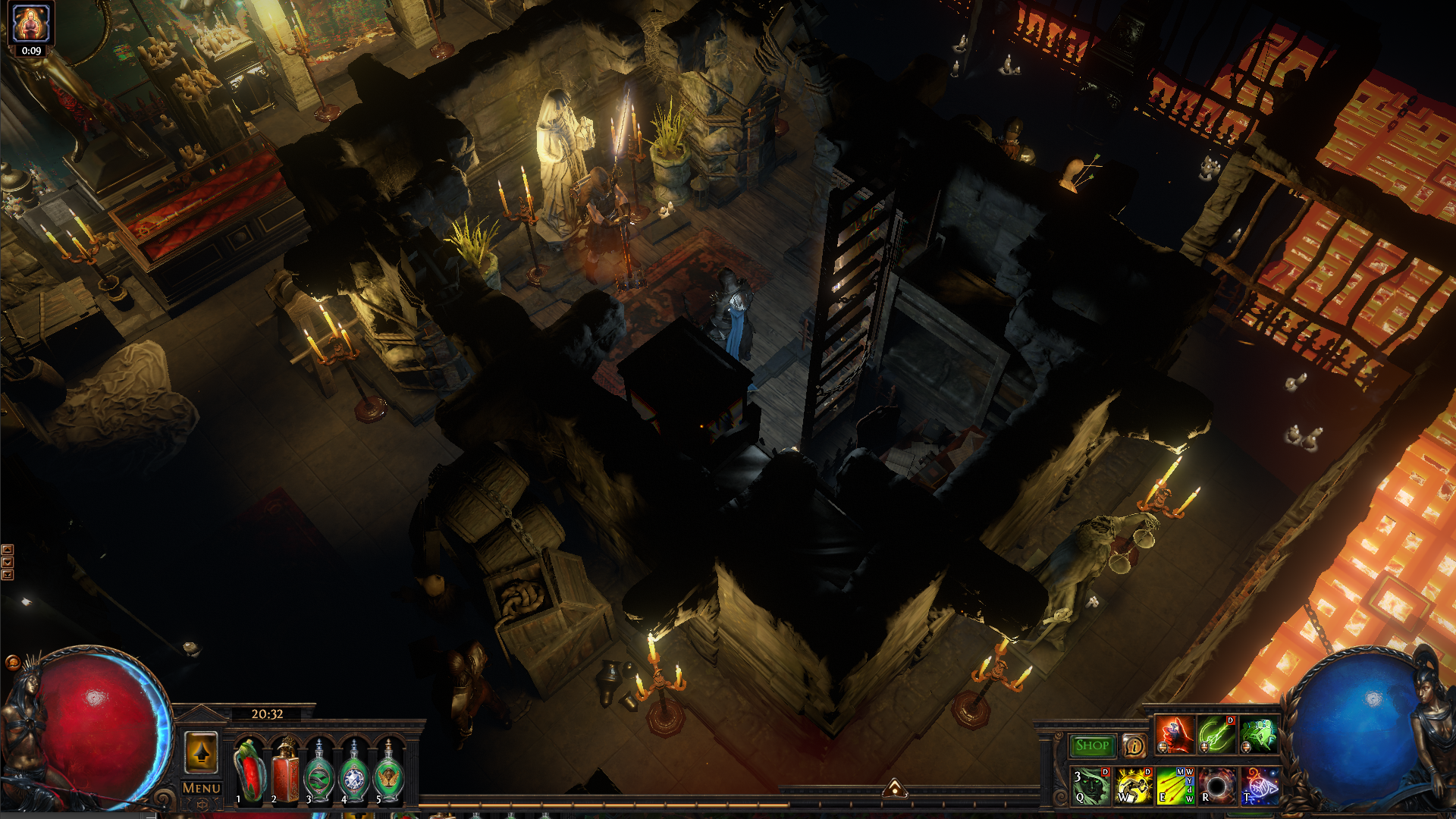This screenshot has width=1456, height=819.
Task: Activate the blue glowing rune skill on T
Action: [1260, 786]
